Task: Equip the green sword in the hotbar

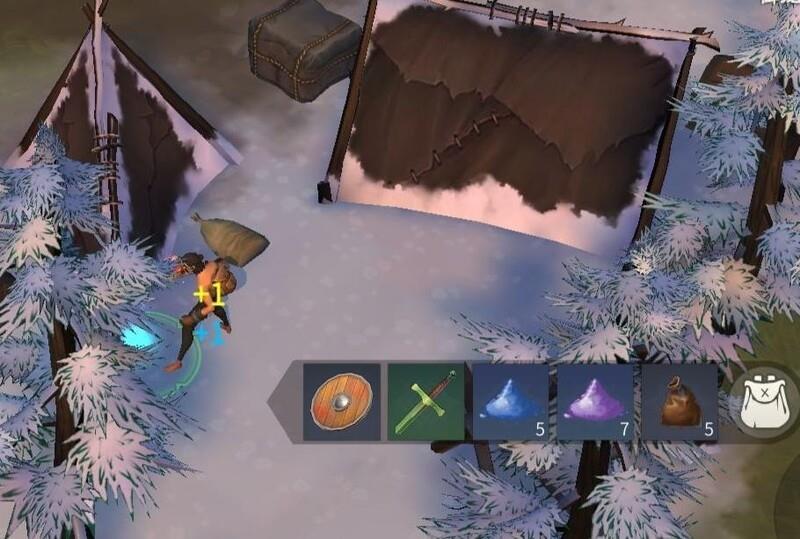Action: [x=426, y=402]
